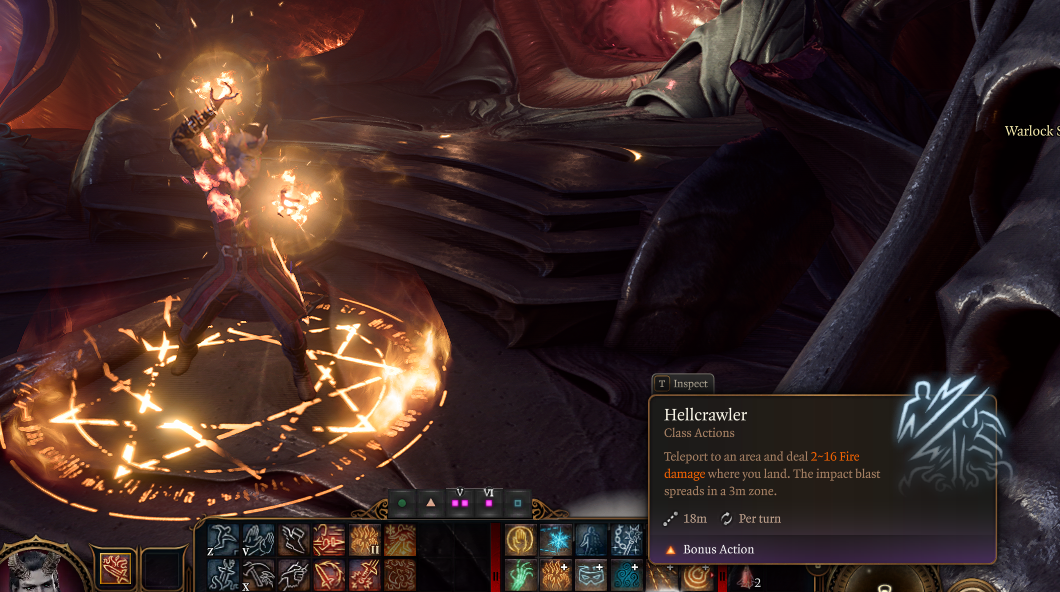Screen dimensions: 1060x592
Task: Select the teal square resource filter
Action: click(518, 503)
